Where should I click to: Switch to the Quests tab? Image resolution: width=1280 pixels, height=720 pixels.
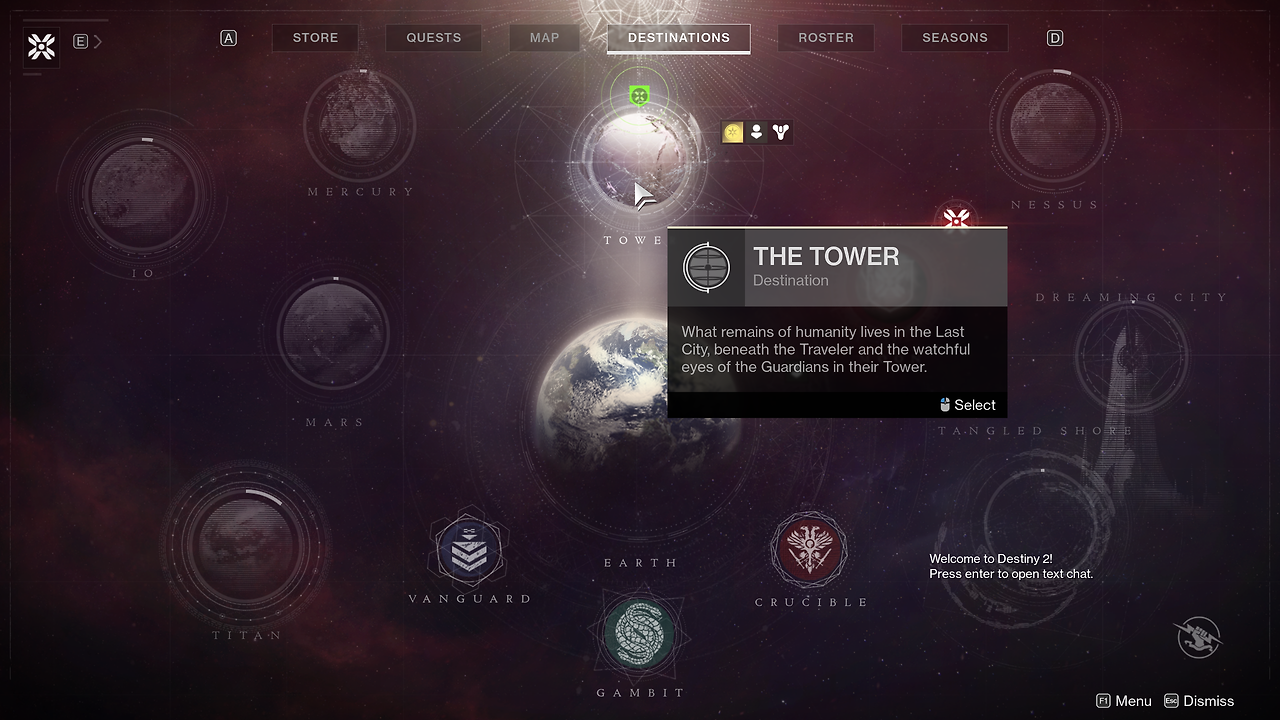pyautogui.click(x=433, y=38)
